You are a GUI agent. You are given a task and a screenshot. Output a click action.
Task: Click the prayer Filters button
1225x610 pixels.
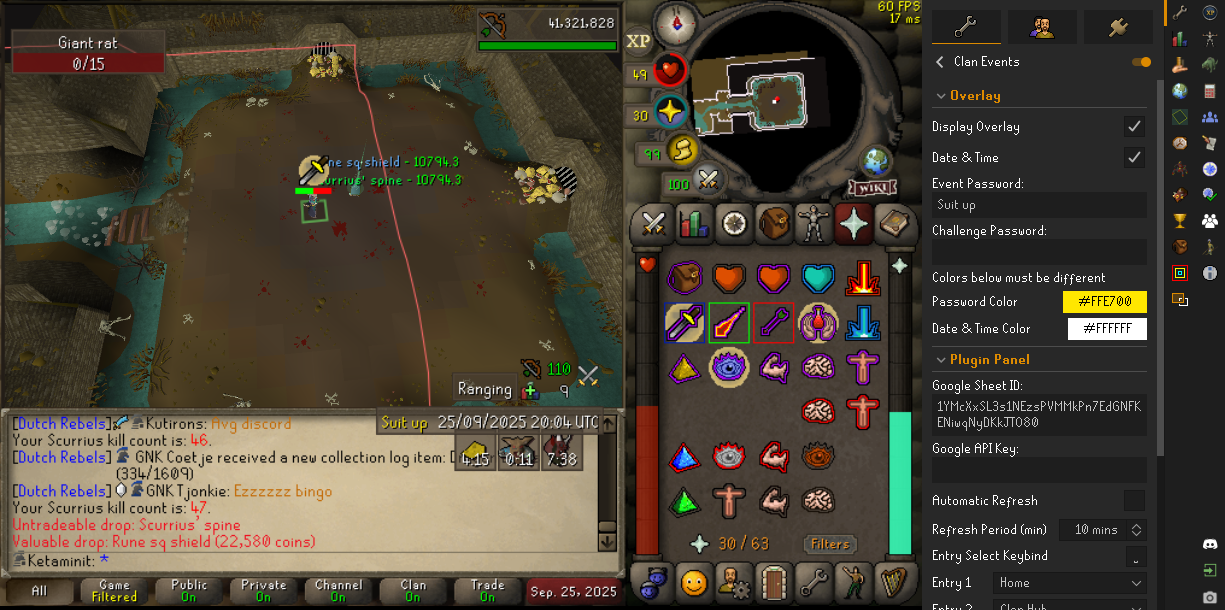(830, 544)
